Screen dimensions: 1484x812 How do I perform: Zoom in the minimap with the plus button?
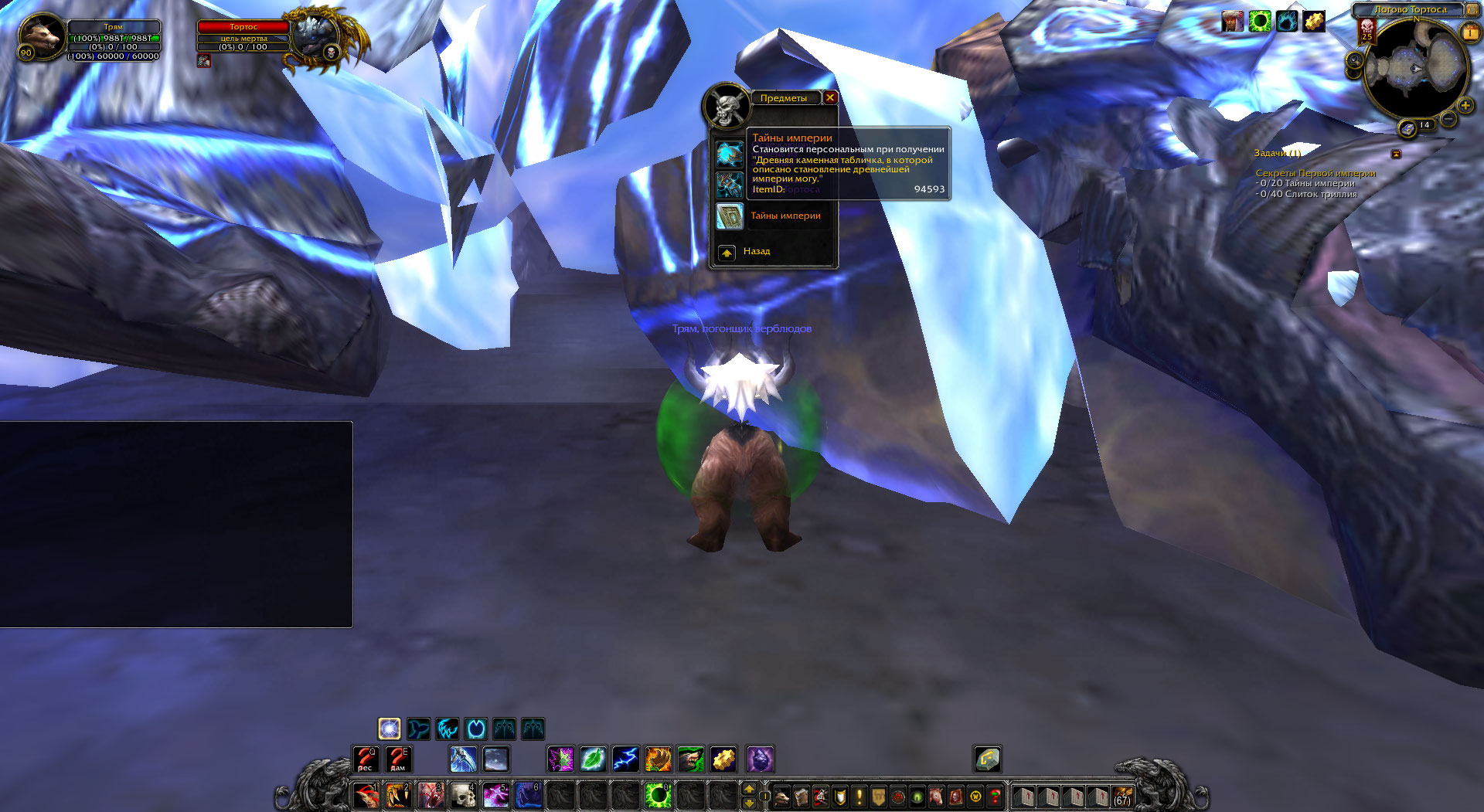[x=1465, y=105]
